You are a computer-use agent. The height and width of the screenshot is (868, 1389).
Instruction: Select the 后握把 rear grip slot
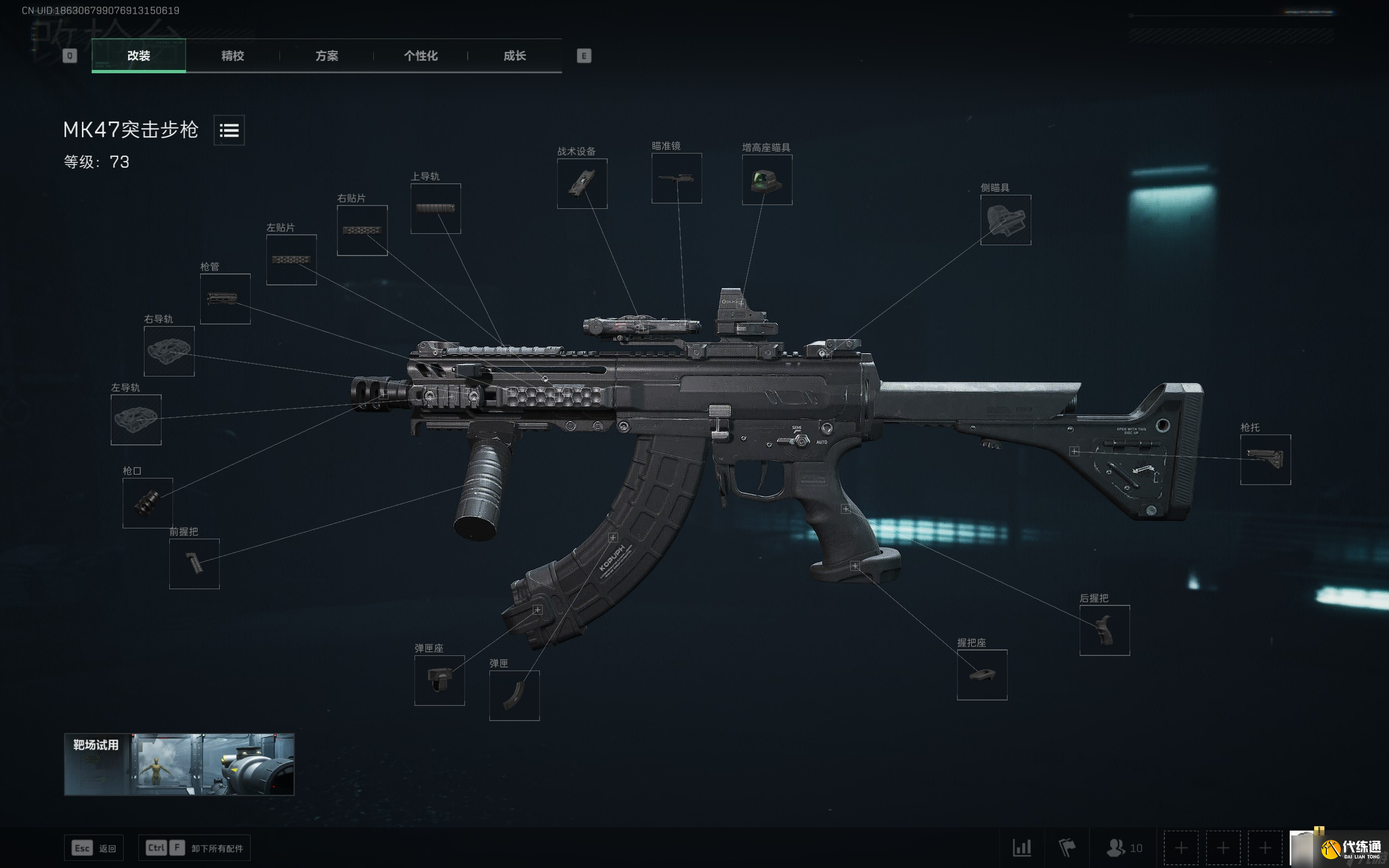(x=1104, y=630)
